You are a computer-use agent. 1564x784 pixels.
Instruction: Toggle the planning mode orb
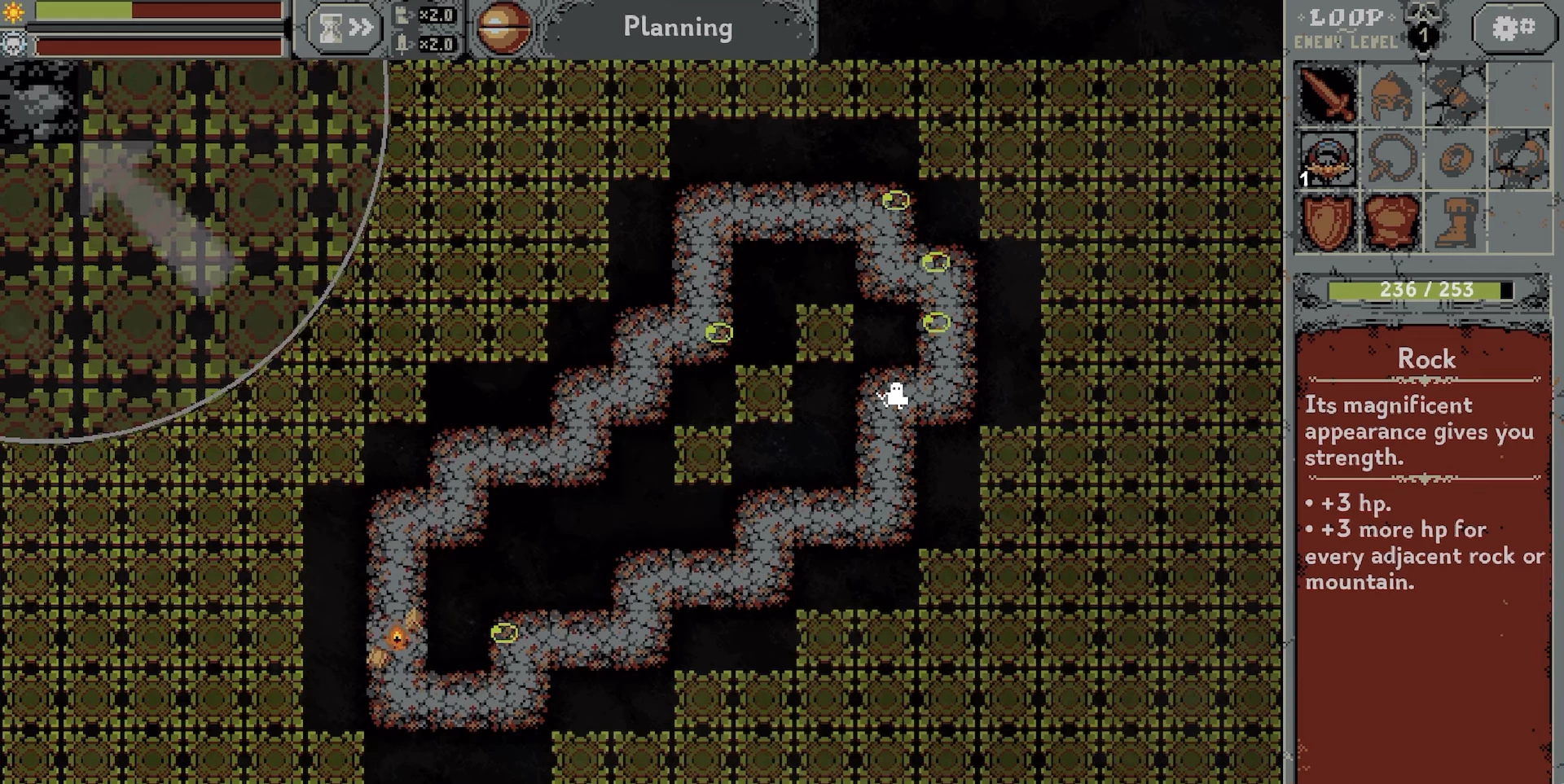point(503,28)
